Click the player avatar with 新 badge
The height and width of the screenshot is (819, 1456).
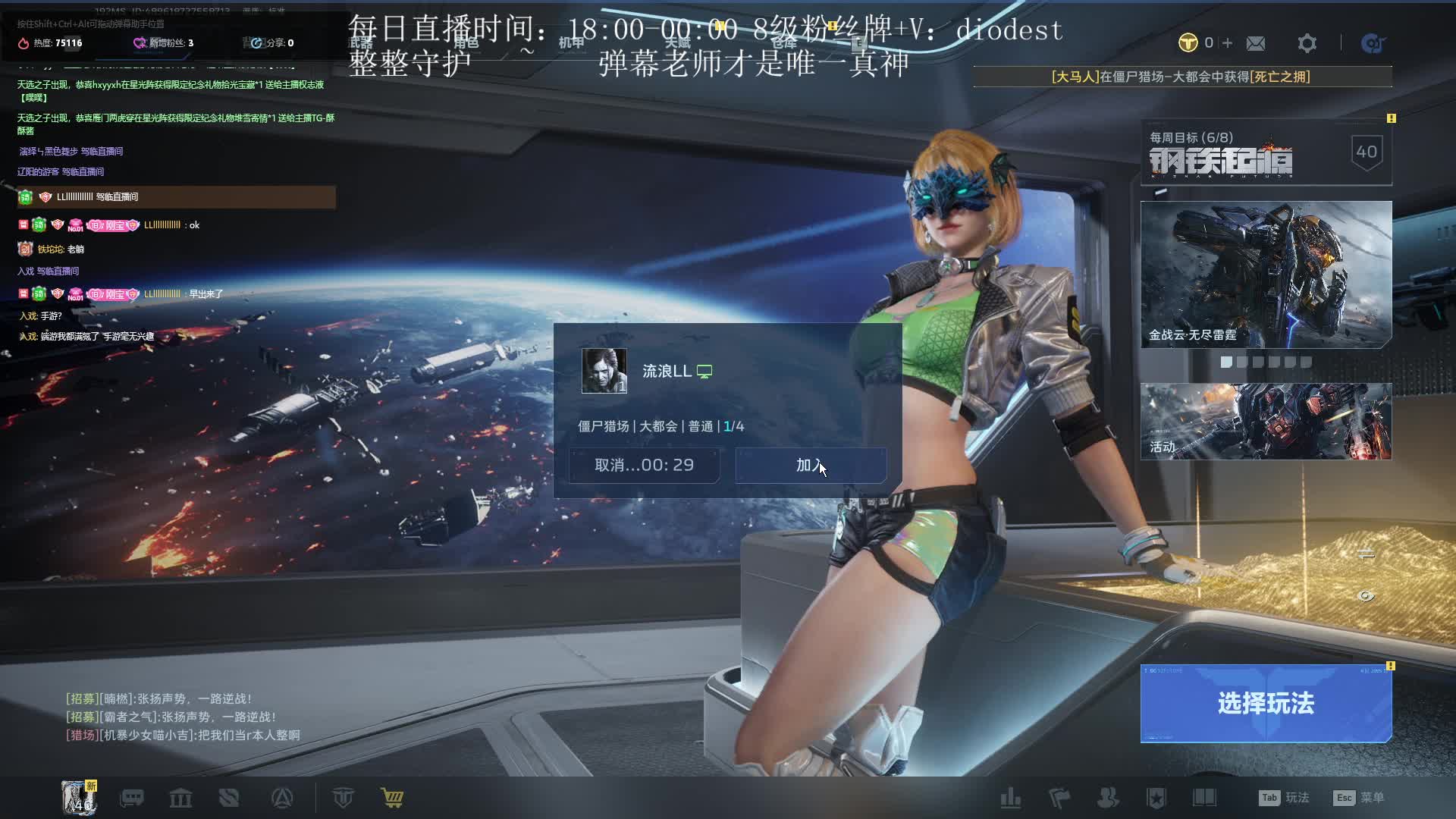pos(78,798)
